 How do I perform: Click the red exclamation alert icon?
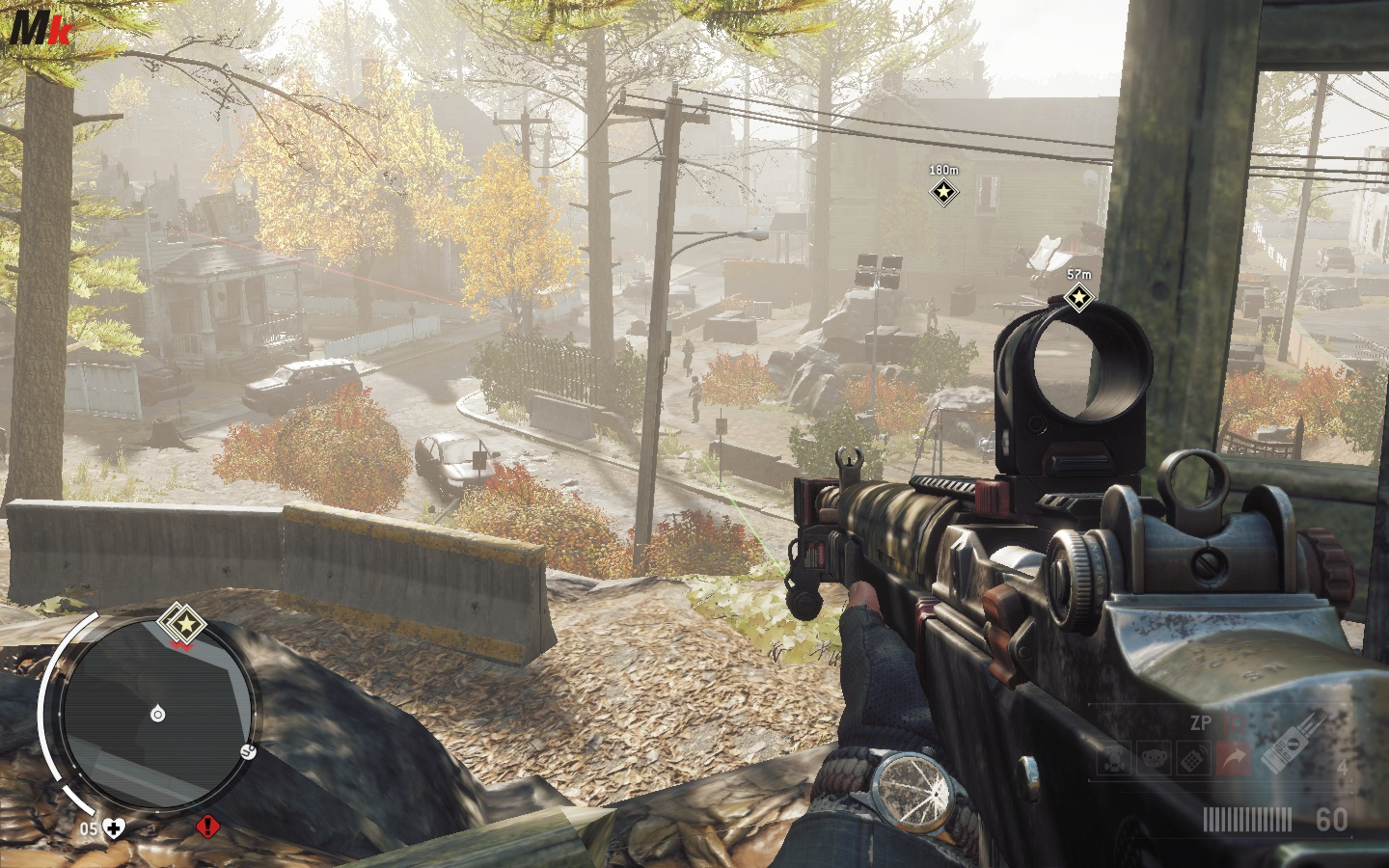point(207,827)
